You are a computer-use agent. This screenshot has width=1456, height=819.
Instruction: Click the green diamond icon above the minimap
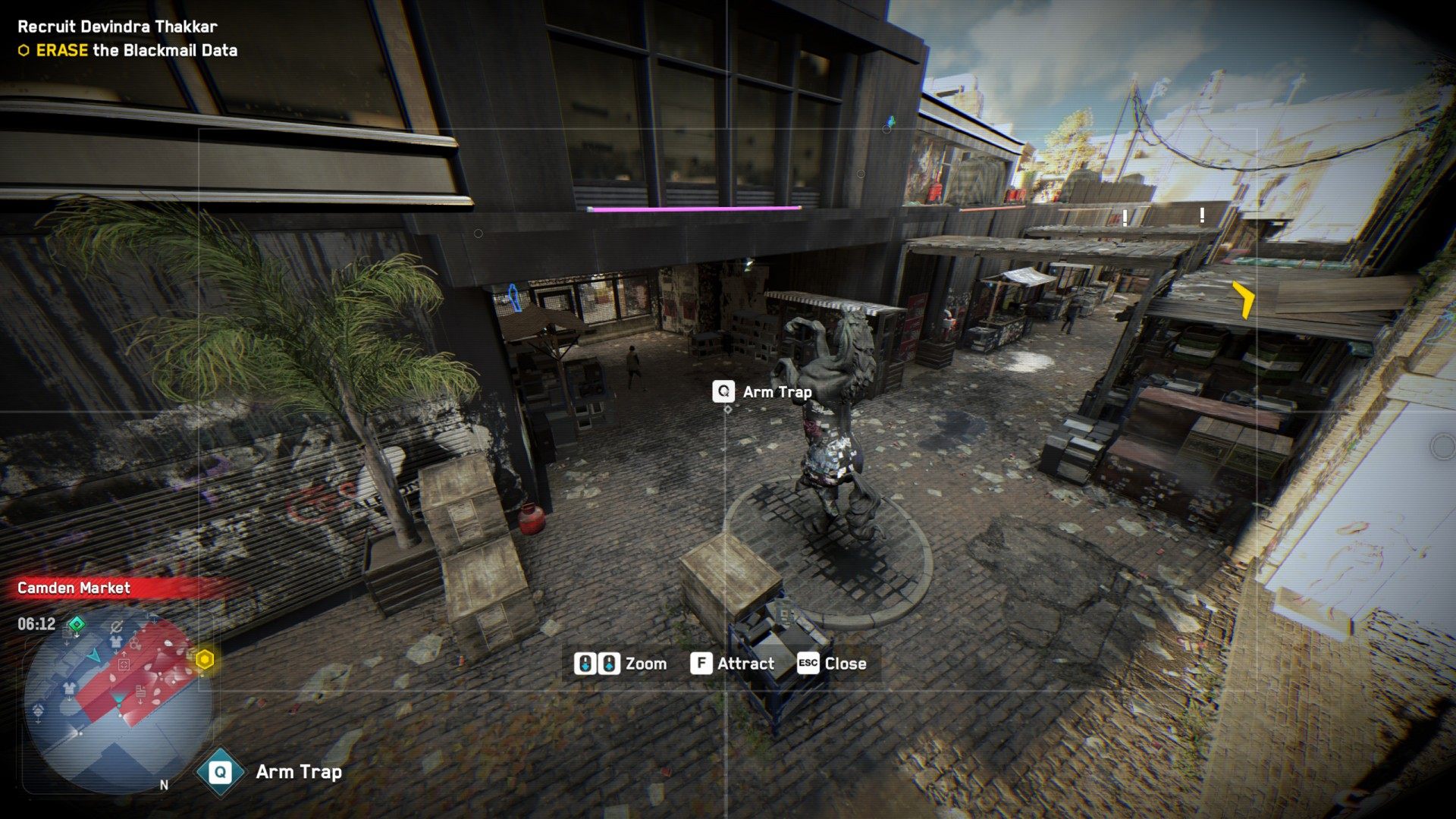pyautogui.click(x=77, y=624)
